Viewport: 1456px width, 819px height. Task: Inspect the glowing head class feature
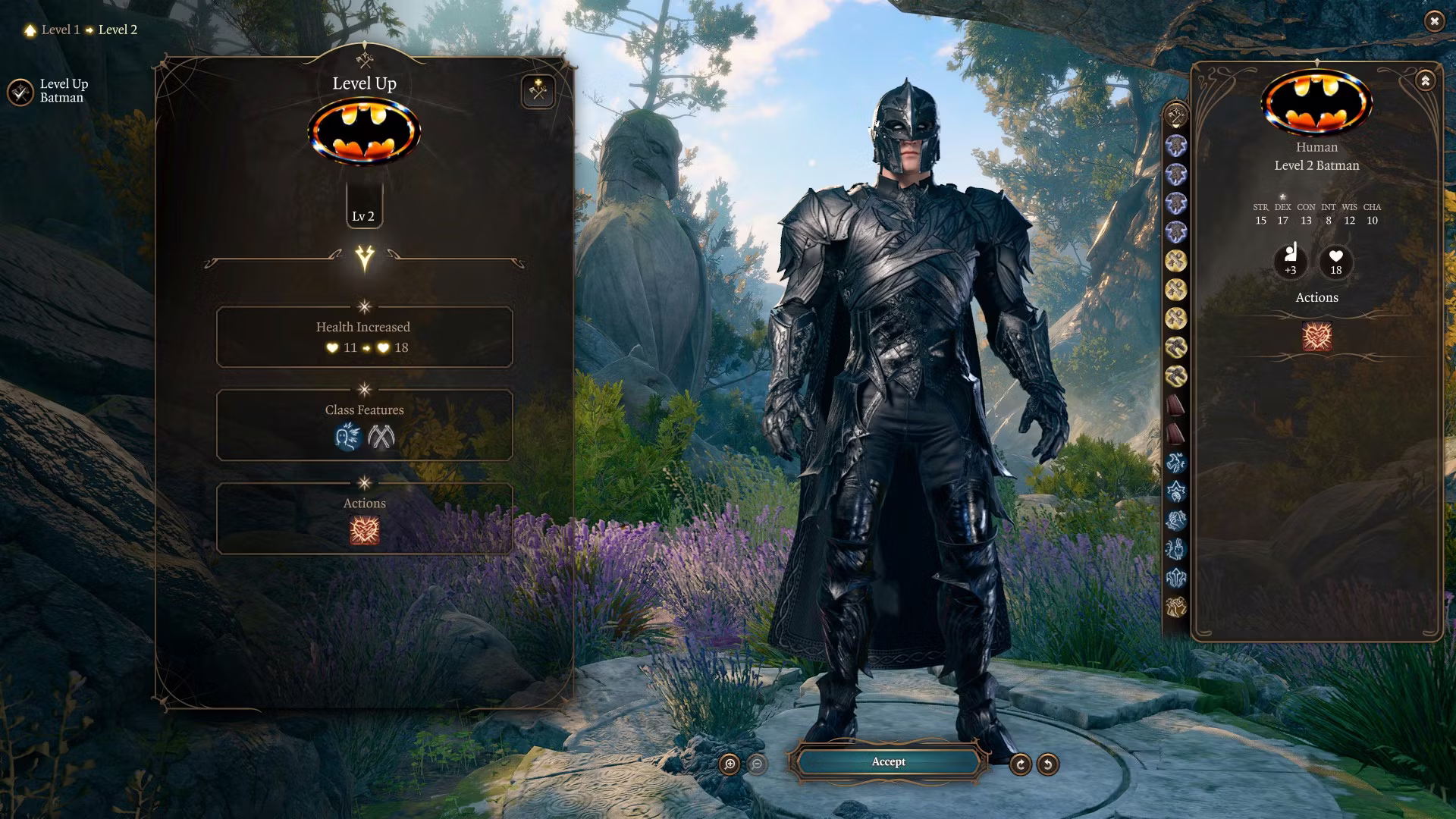[347, 437]
